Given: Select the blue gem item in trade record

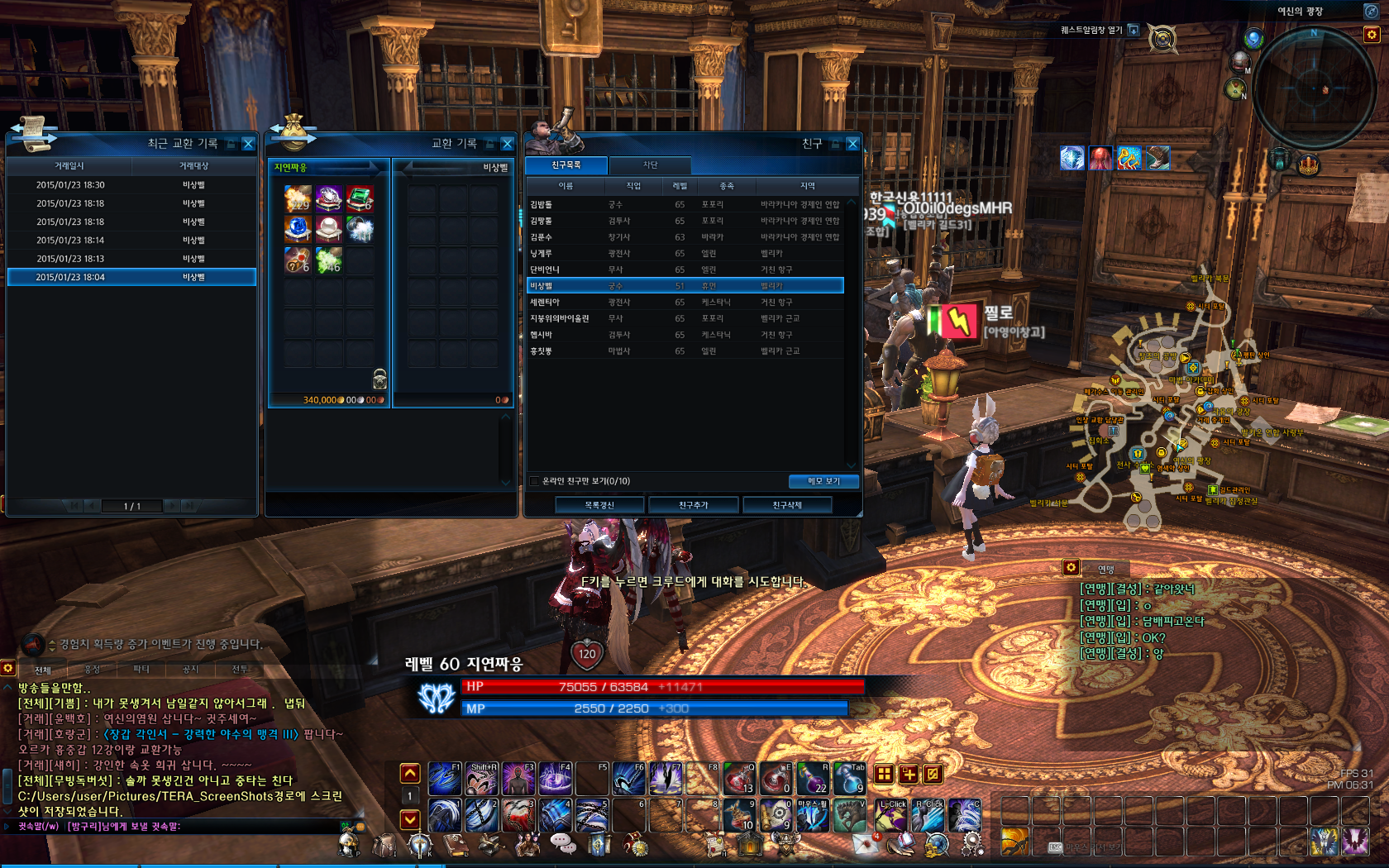Looking at the screenshot, I should click(298, 229).
